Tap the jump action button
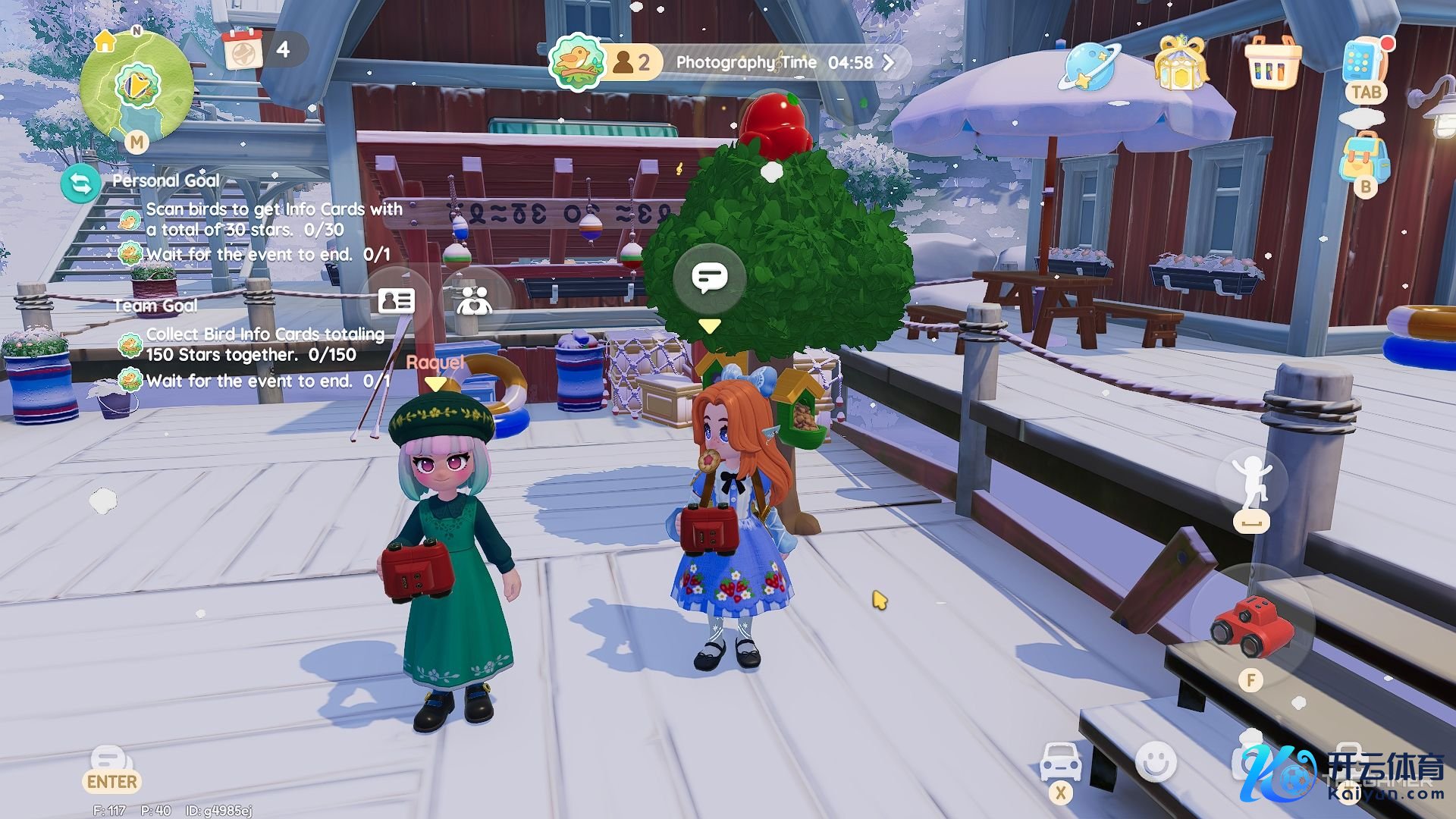 (x=1251, y=482)
